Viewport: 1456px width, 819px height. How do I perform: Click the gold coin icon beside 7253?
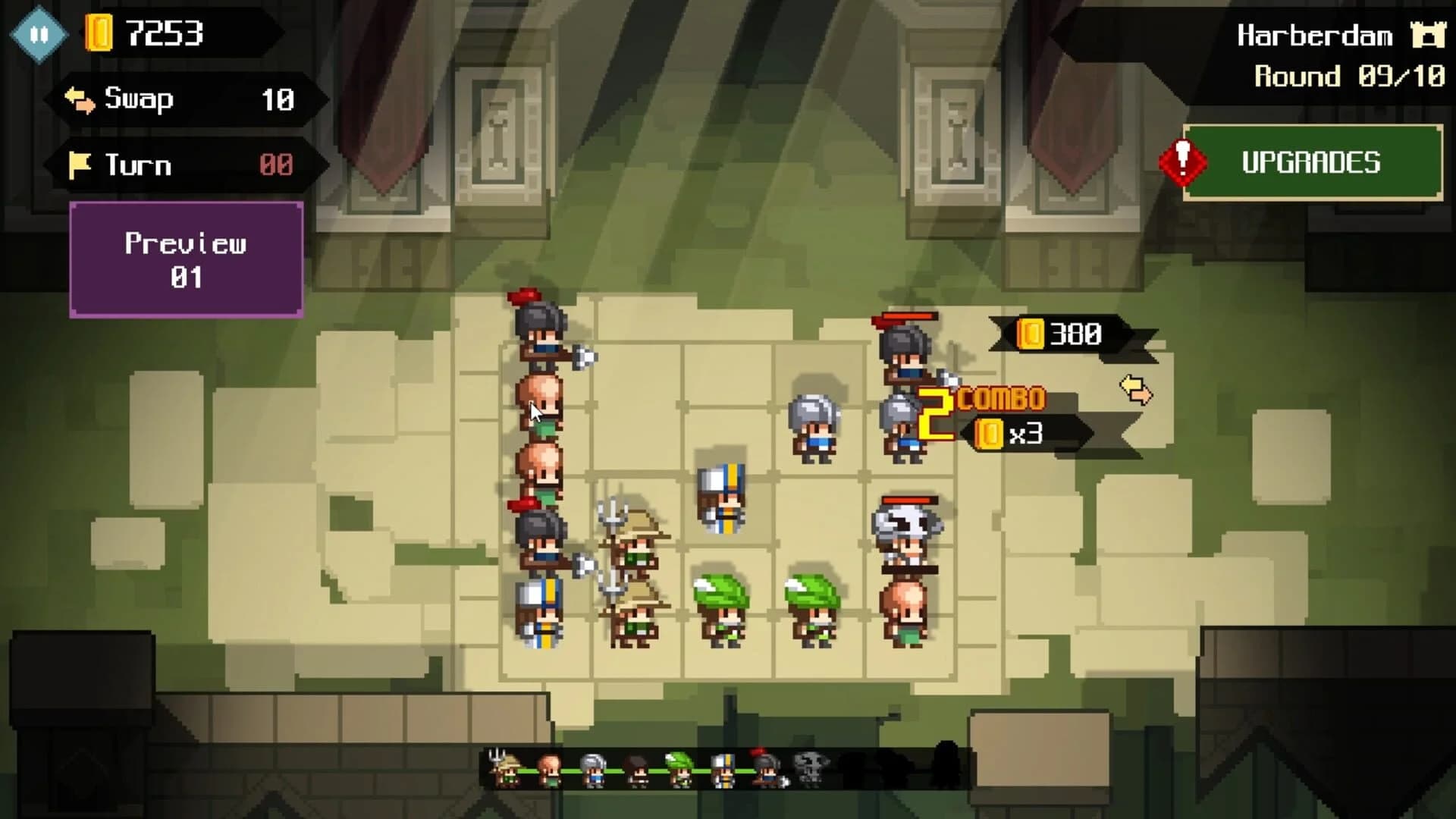[x=98, y=30]
